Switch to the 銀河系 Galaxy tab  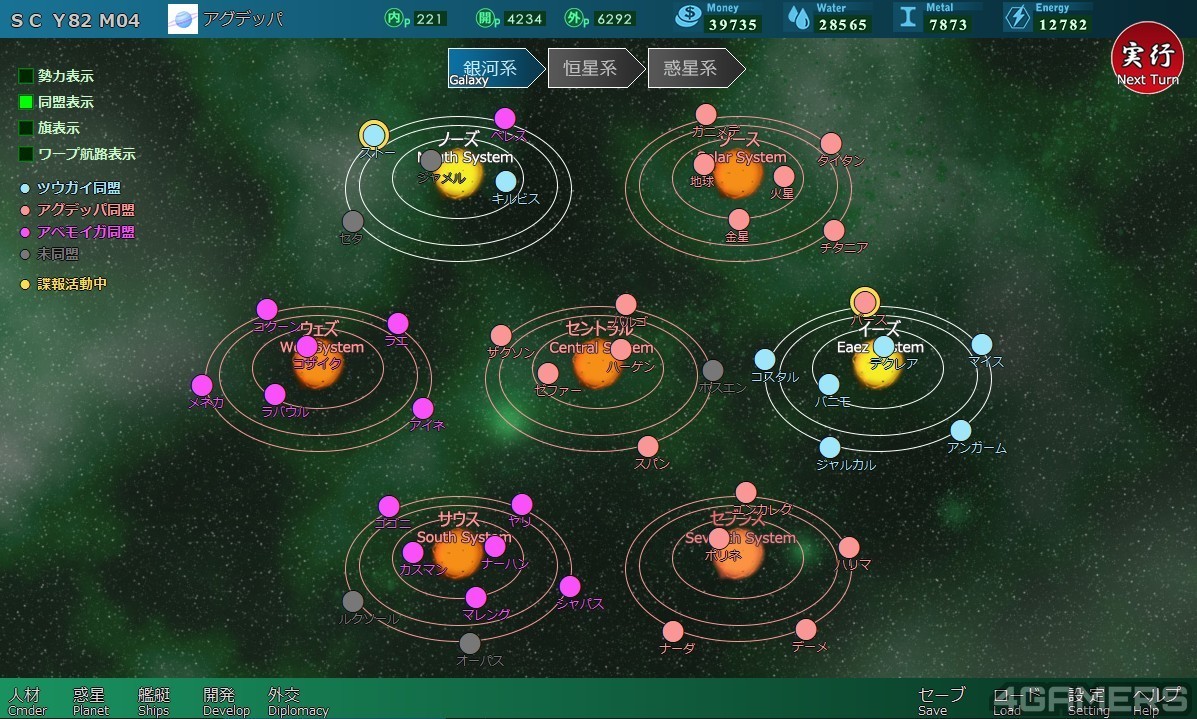click(489, 69)
